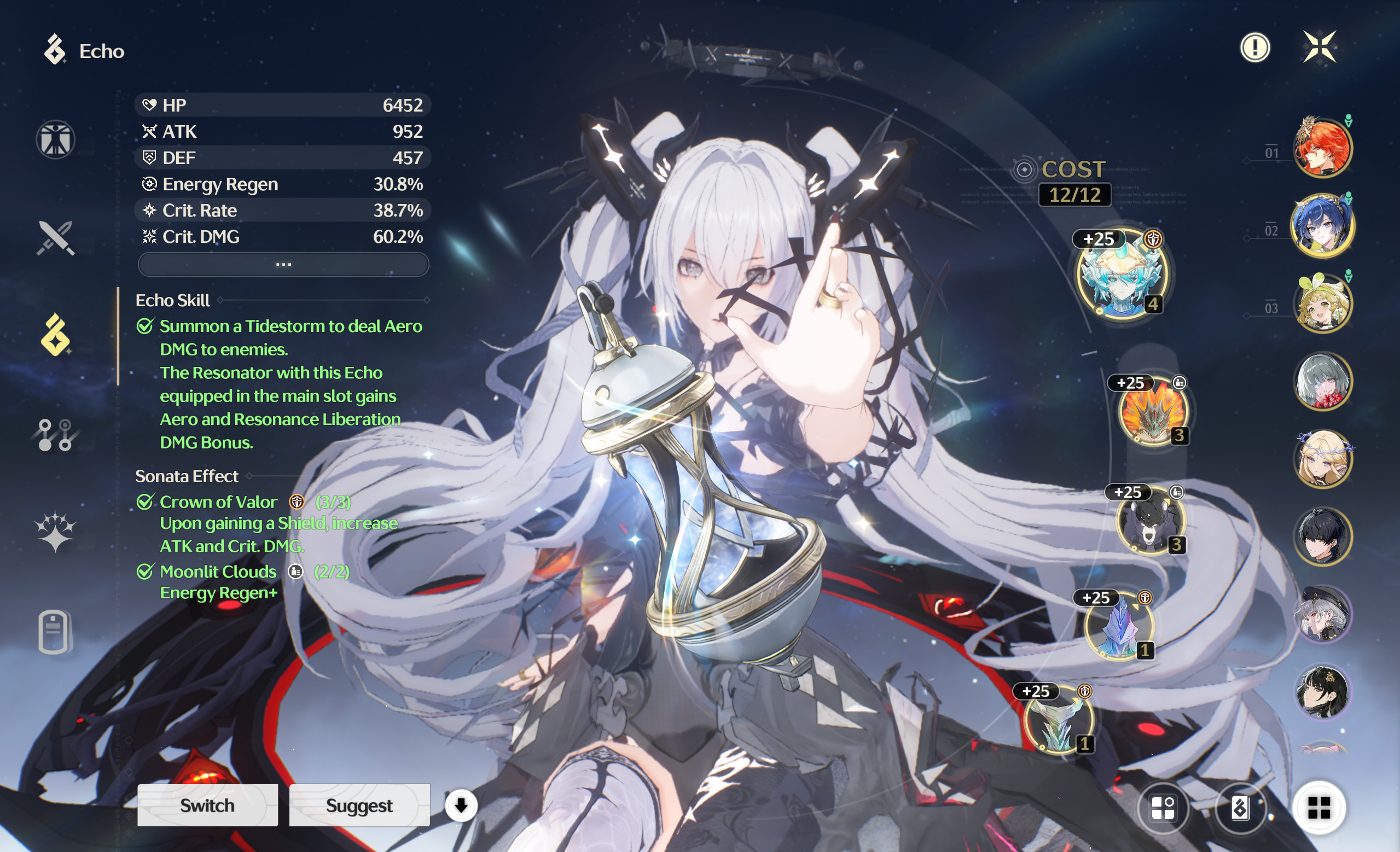Screen dimensions: 1400x852
Task: Select the Weapon crossed-swords sidebar icon
Action: (x=55, y=238)
